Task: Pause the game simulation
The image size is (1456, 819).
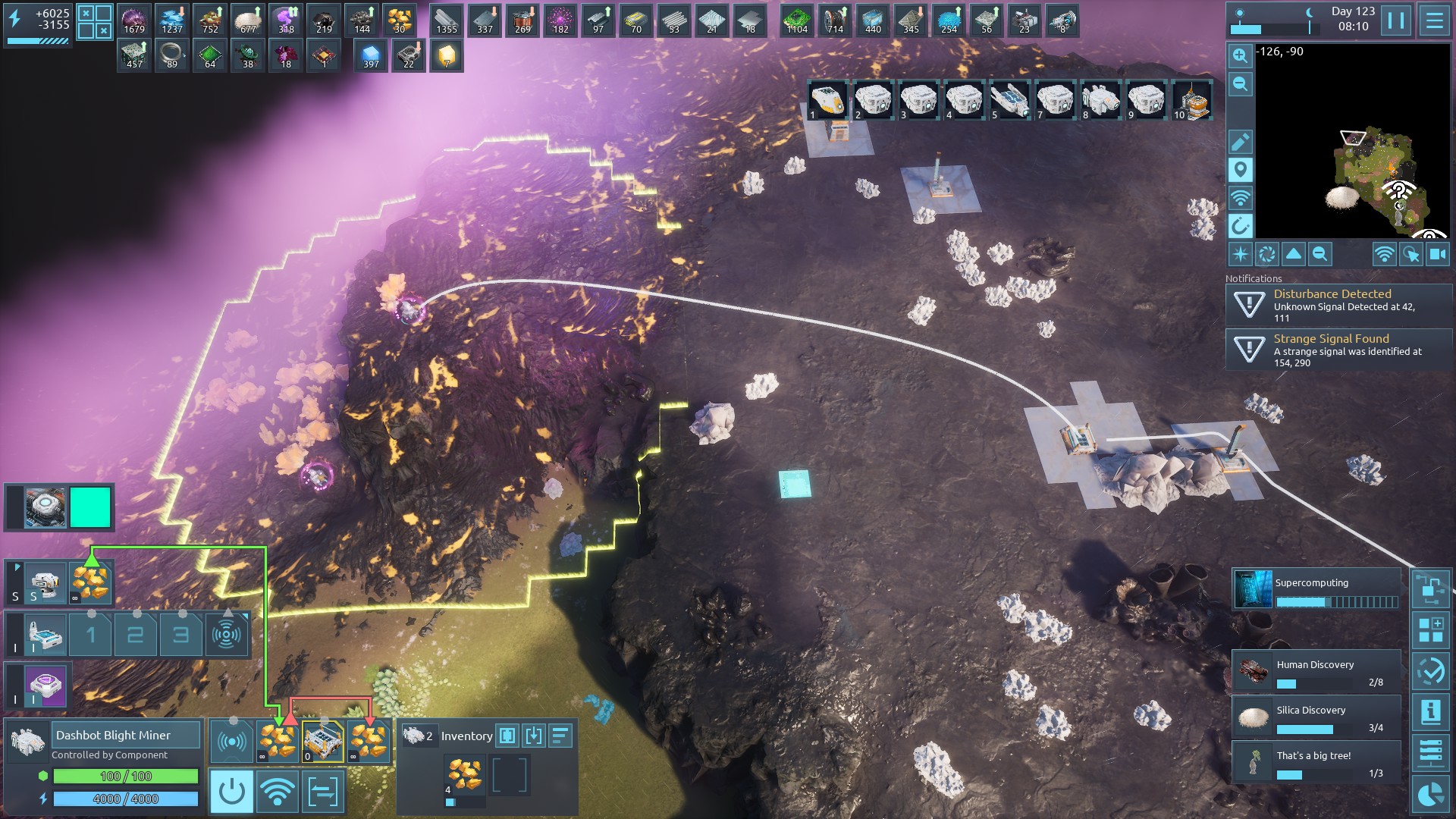Action: 1396,20
